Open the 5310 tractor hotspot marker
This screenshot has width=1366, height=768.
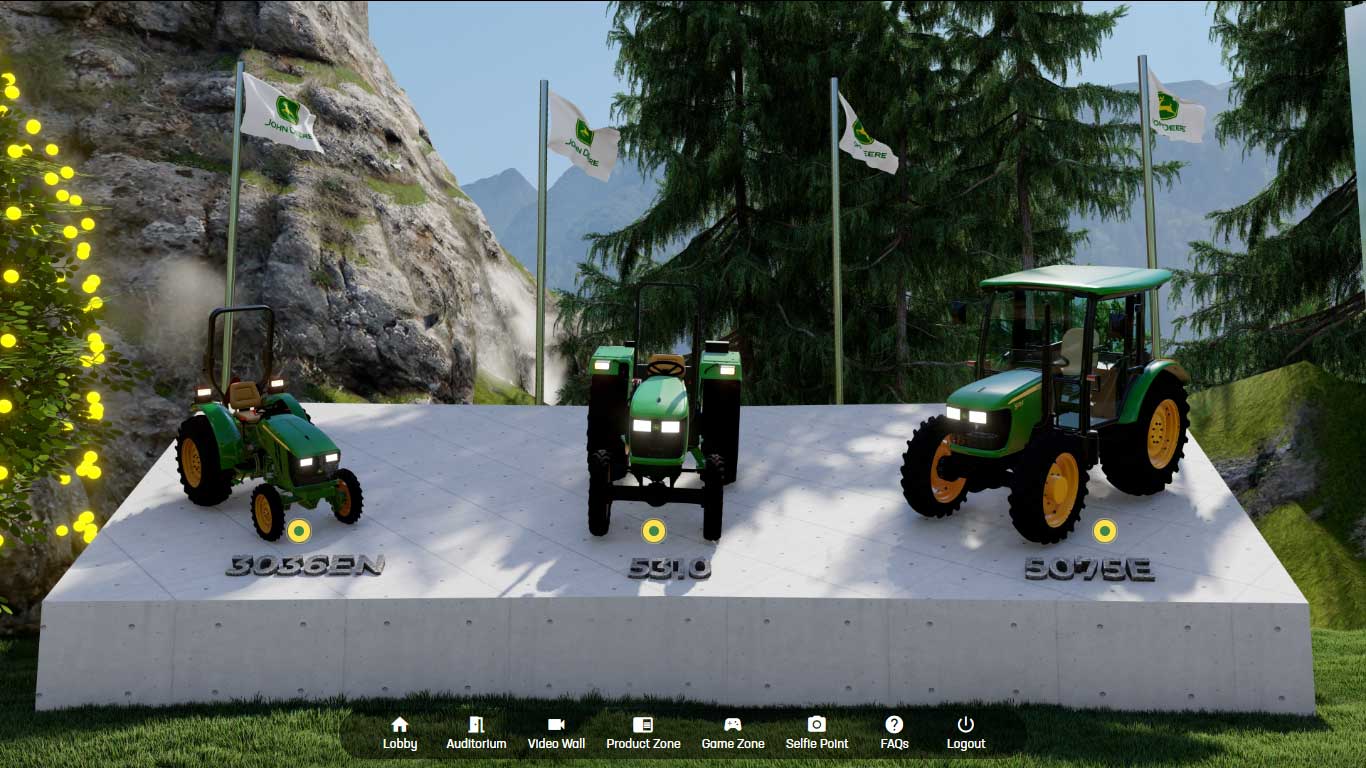[653, 530]
